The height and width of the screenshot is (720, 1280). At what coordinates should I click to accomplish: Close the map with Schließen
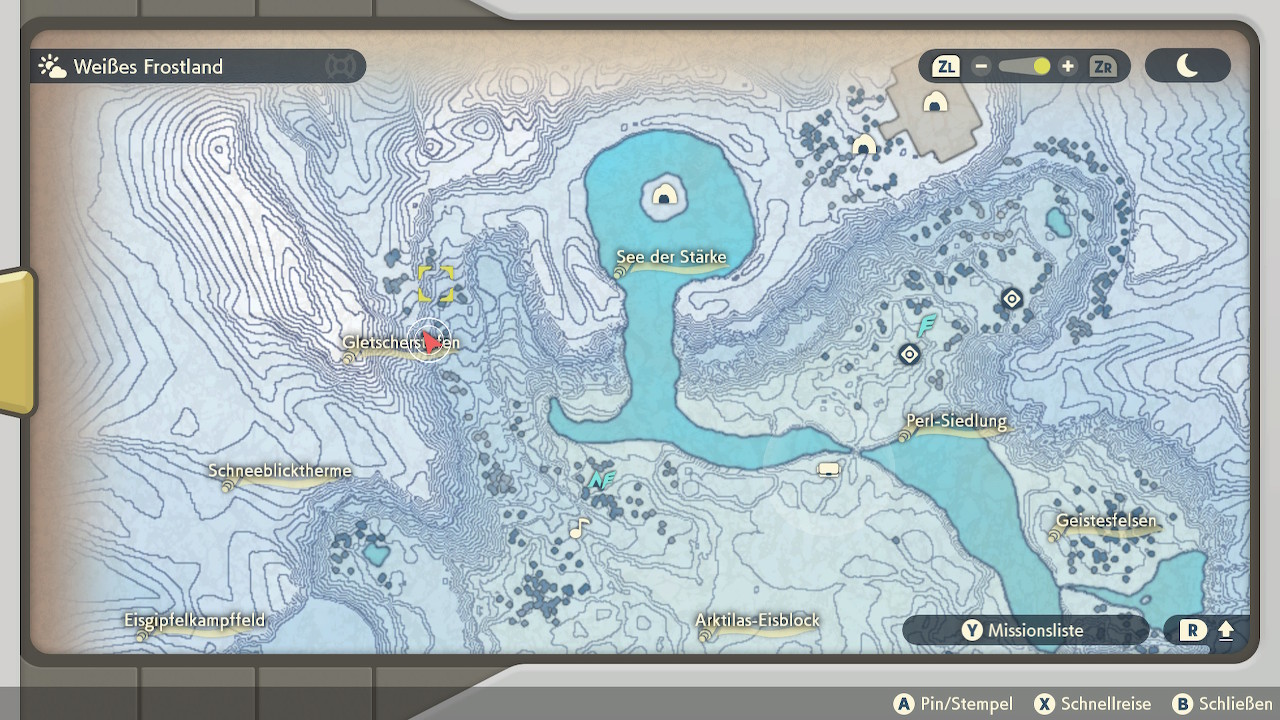click(x=1222, y=704)
